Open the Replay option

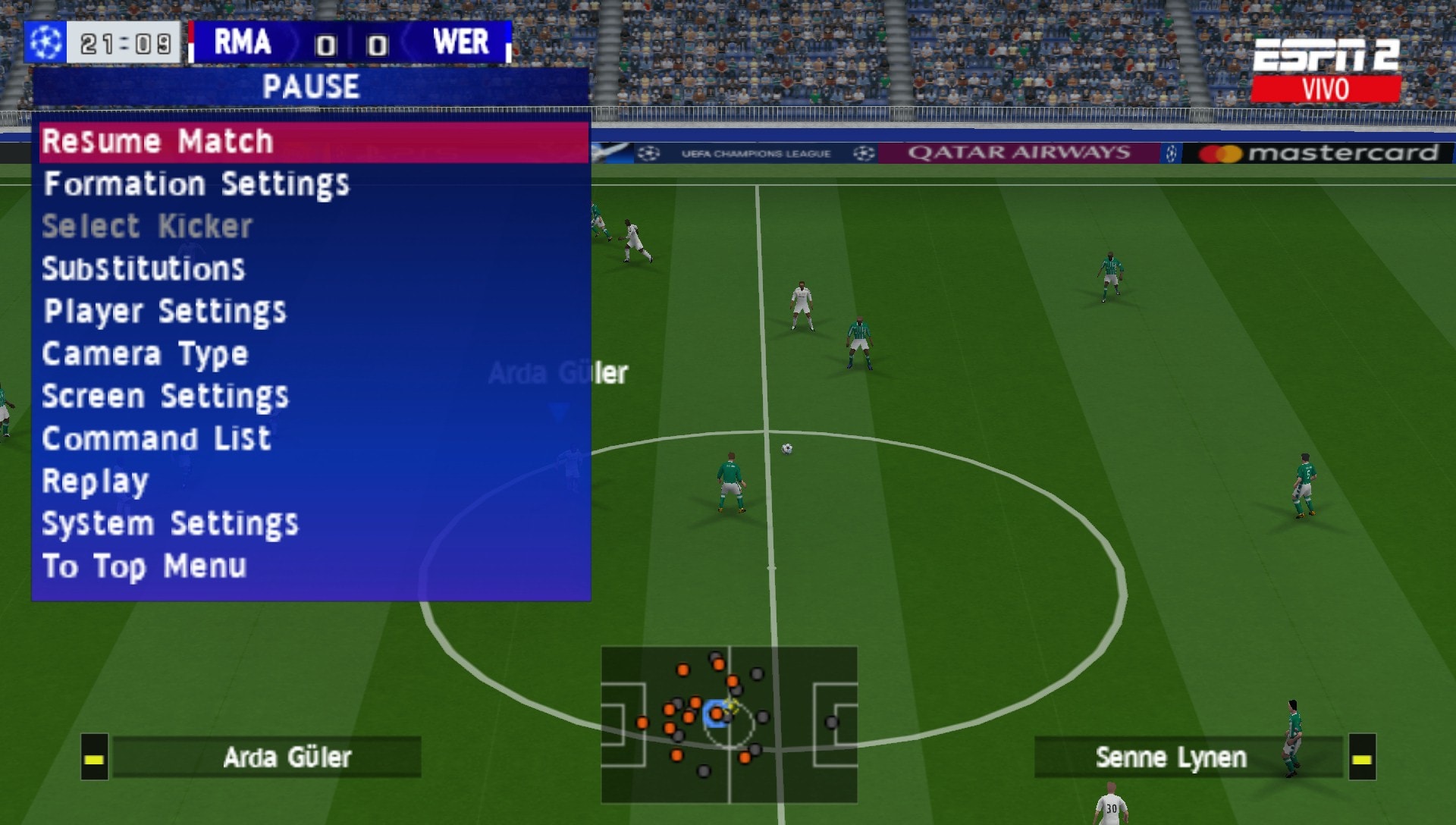94,480
